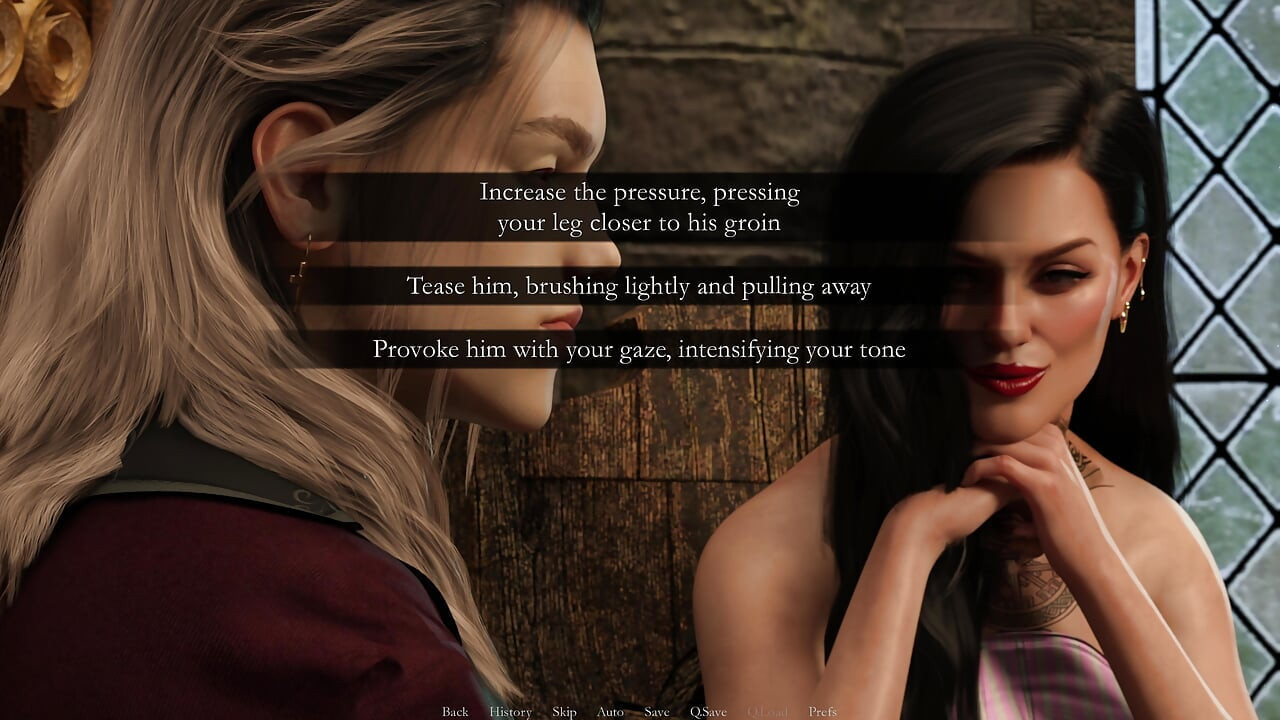Click Q.Save to quick save
Image resolution: width=1280 pixels, height=720 pixels.
click(708, 712)
